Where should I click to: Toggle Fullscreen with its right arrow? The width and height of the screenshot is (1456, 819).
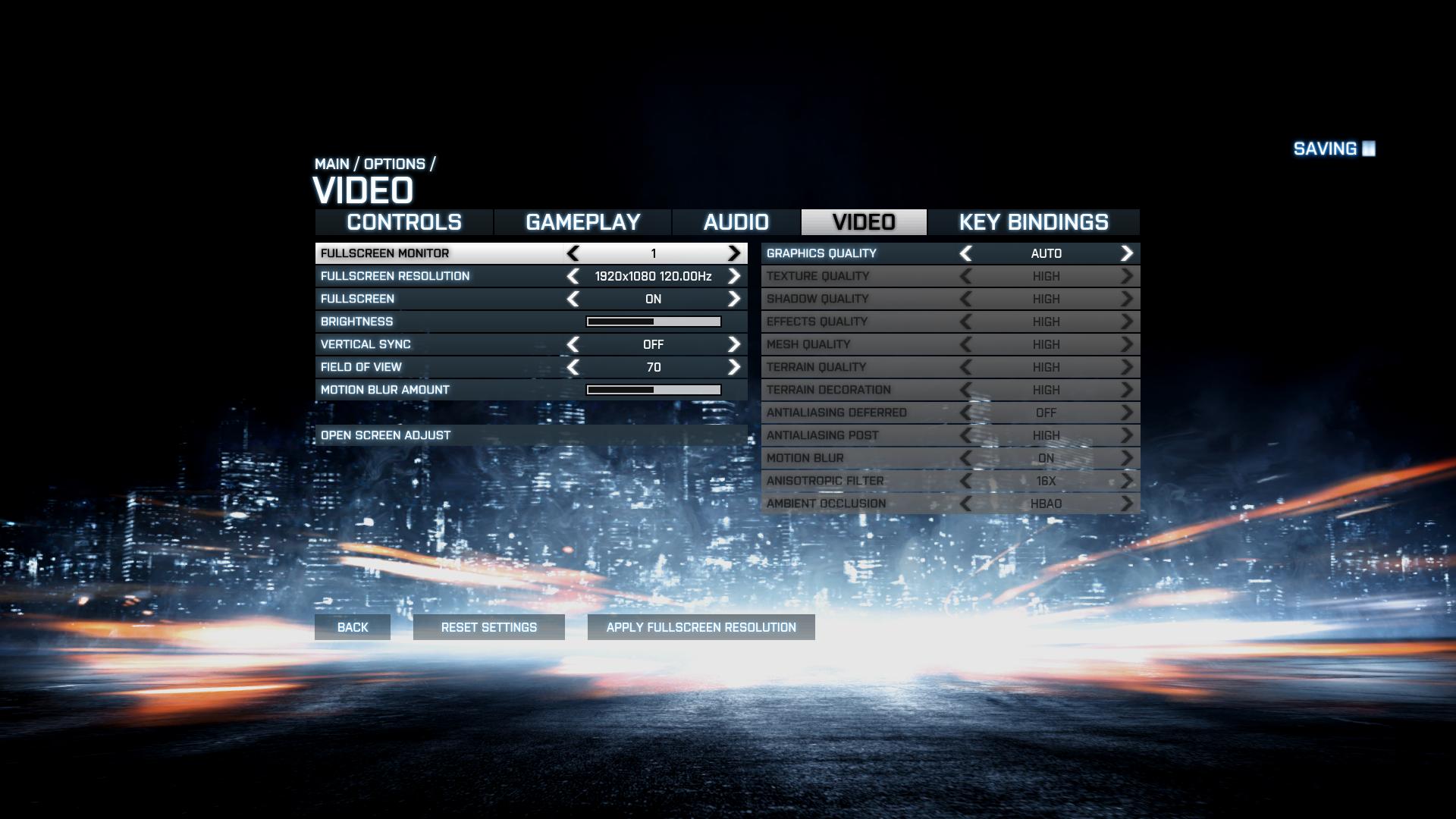734,299
